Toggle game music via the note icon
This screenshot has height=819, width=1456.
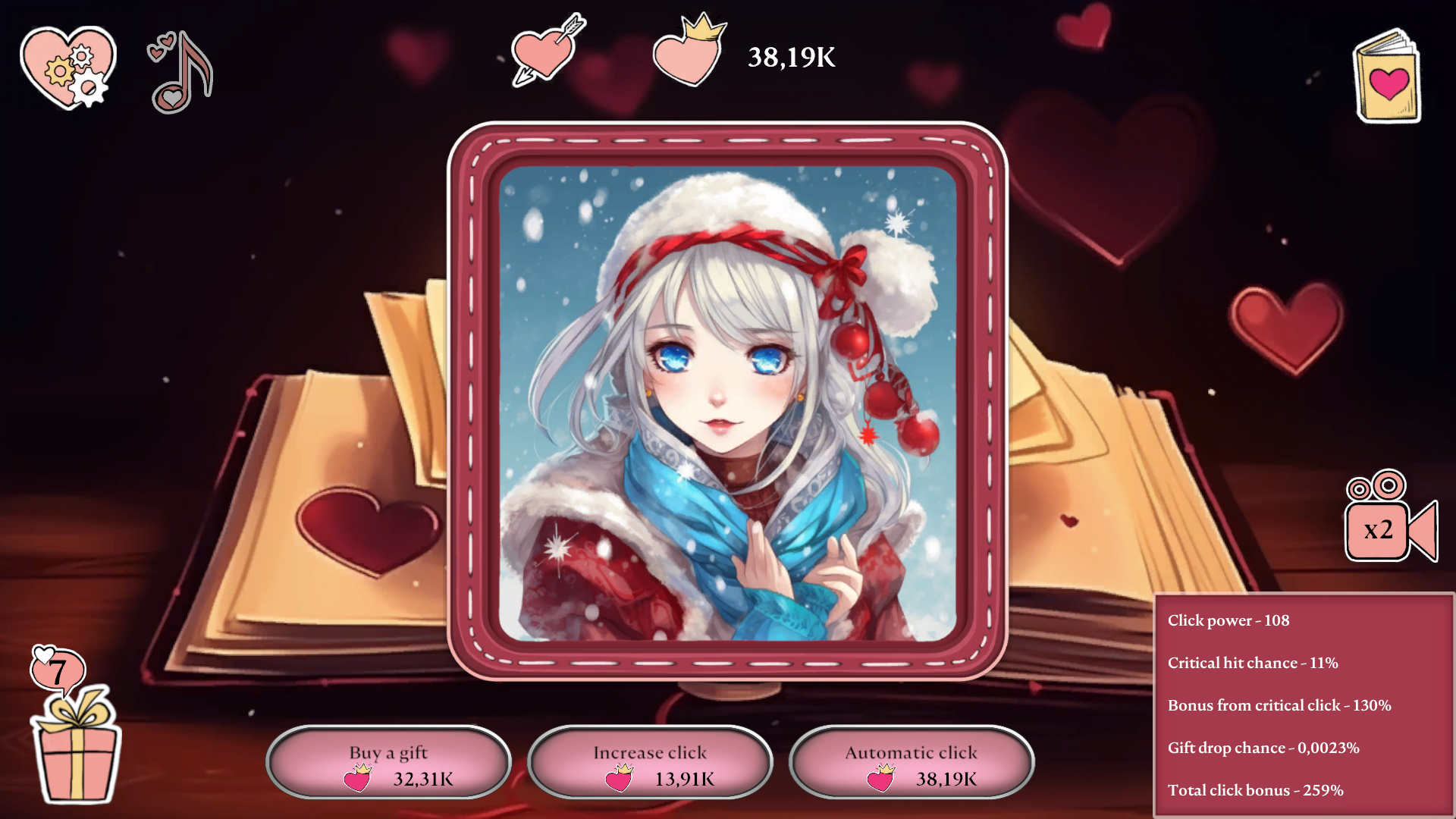(180, 72)
